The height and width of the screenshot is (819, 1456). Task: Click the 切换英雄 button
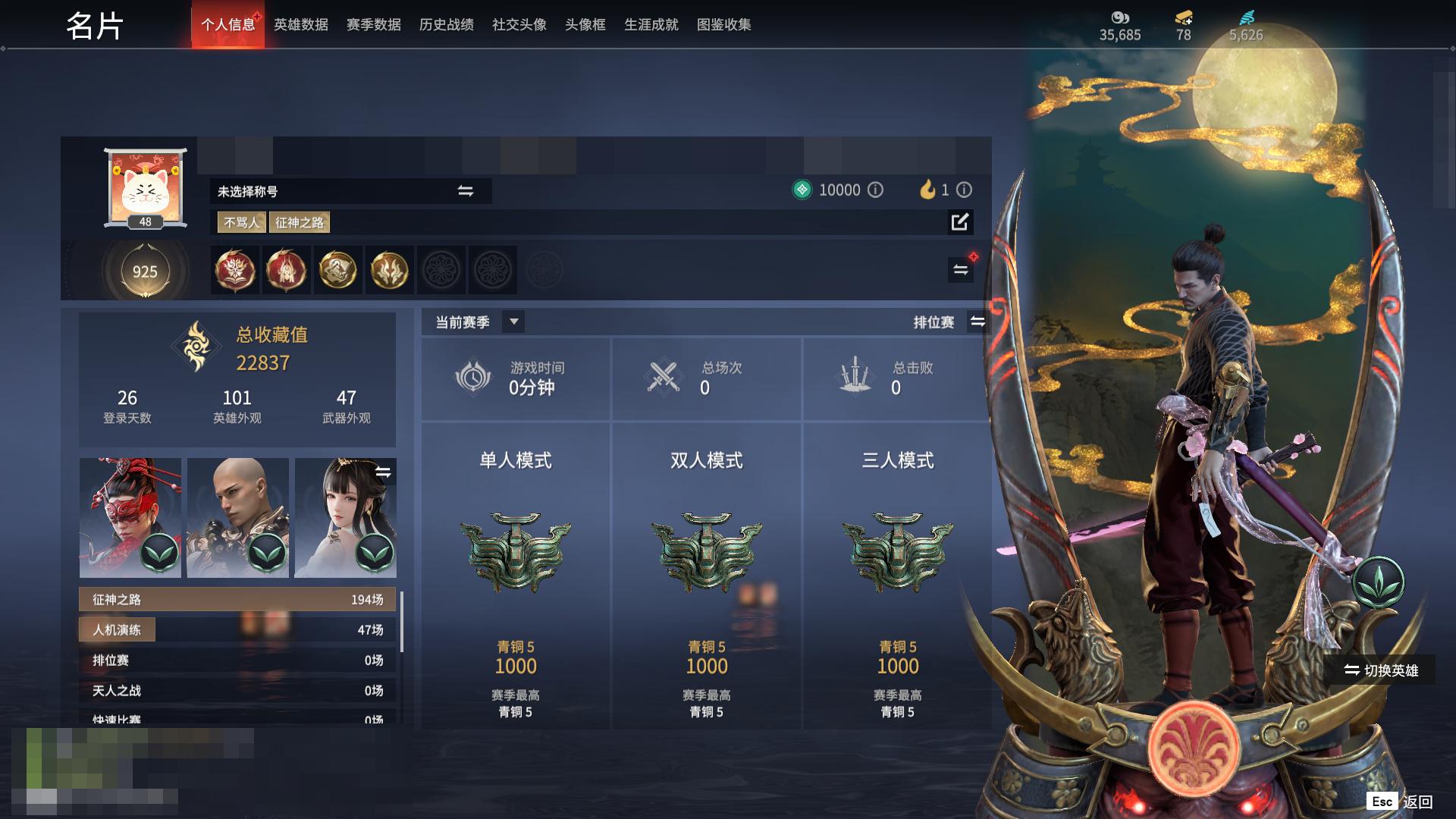point(1380,670)
